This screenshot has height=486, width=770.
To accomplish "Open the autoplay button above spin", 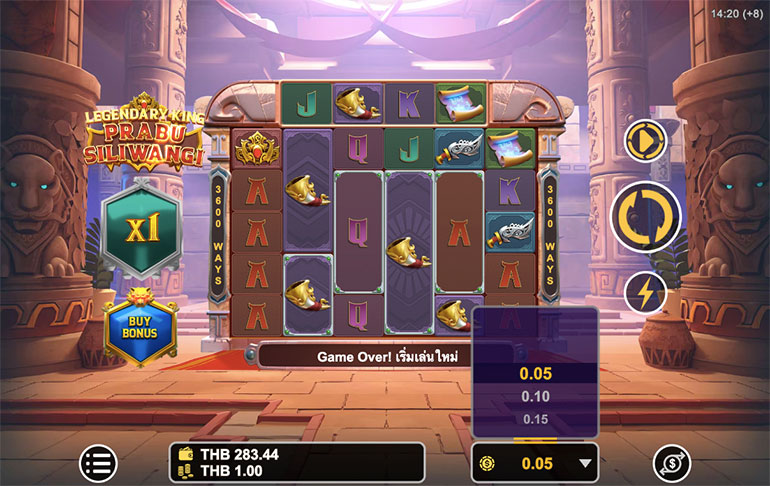I will (x=646, y=140).
